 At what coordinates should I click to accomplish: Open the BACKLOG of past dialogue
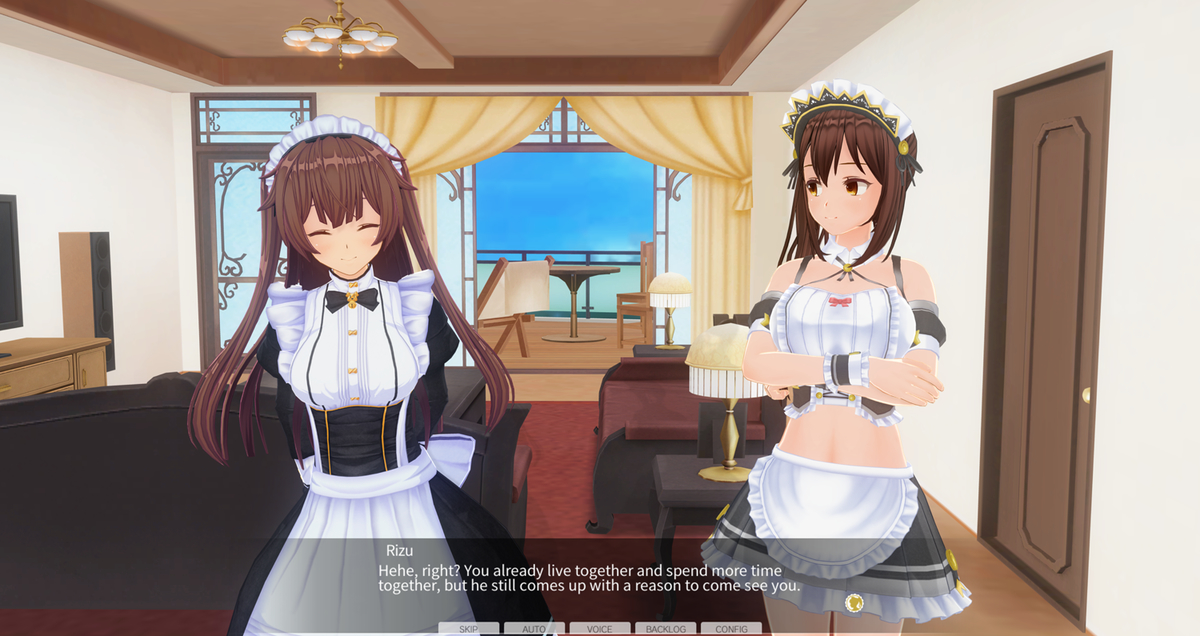pyautogui.click(x=665, y=629)
